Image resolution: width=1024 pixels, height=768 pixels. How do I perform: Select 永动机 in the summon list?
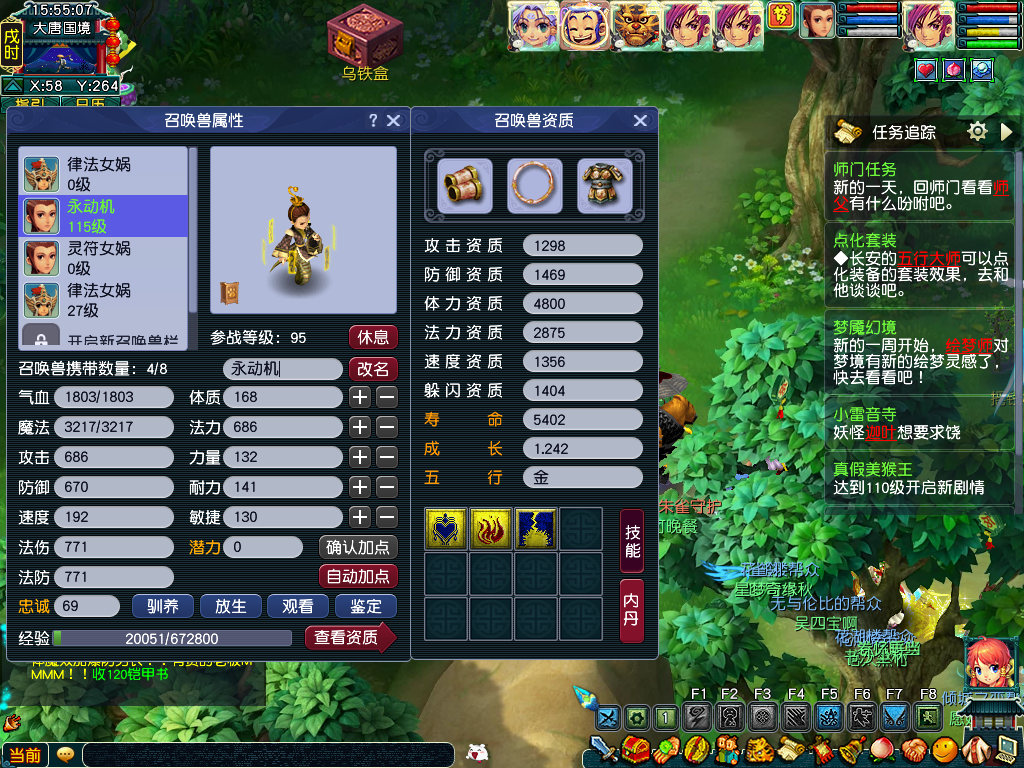click(104, 215)
